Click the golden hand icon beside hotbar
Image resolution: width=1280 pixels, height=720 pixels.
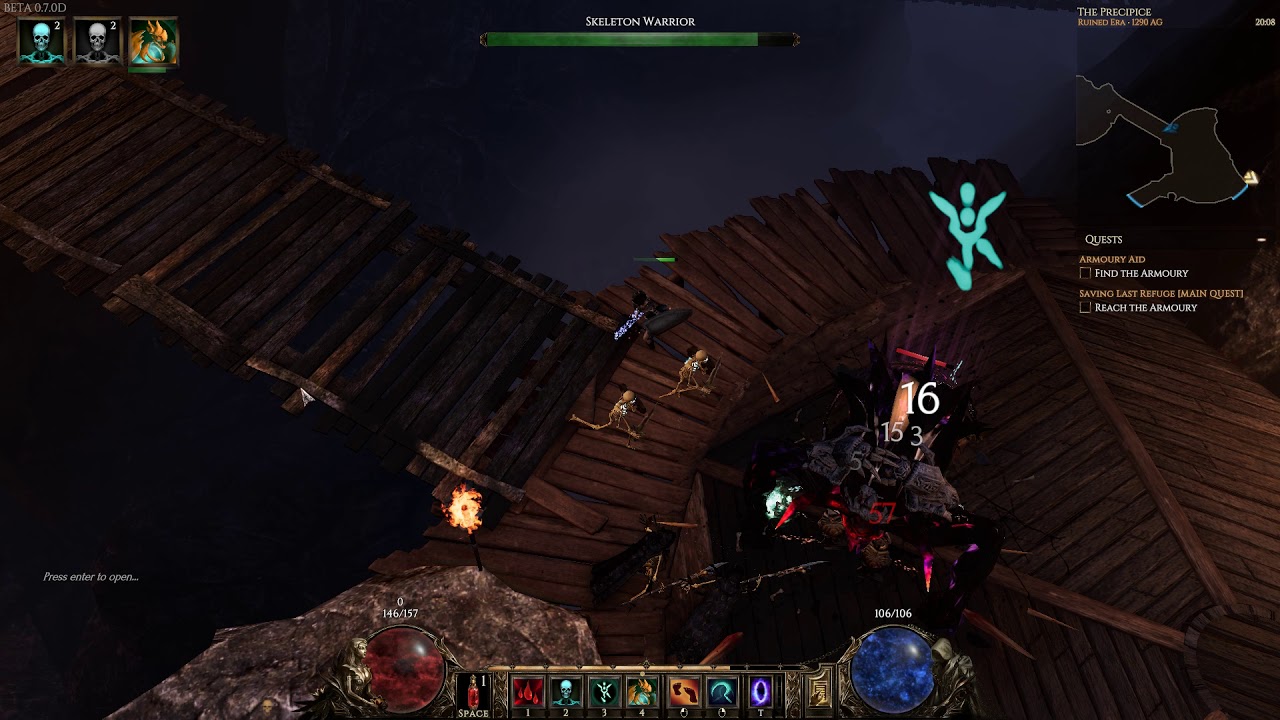819,692
